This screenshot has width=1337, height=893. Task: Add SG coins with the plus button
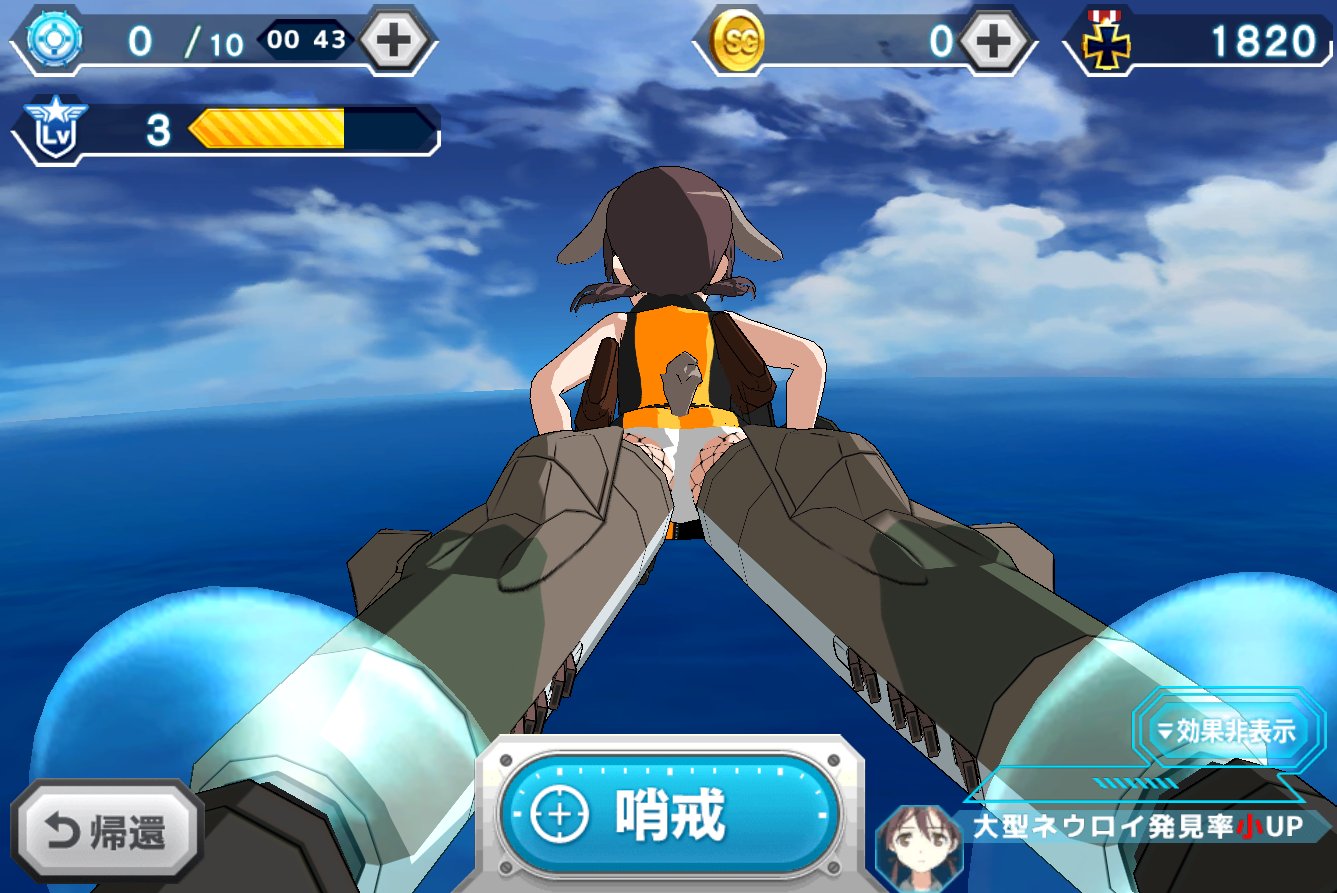click(x=994, y=41)
